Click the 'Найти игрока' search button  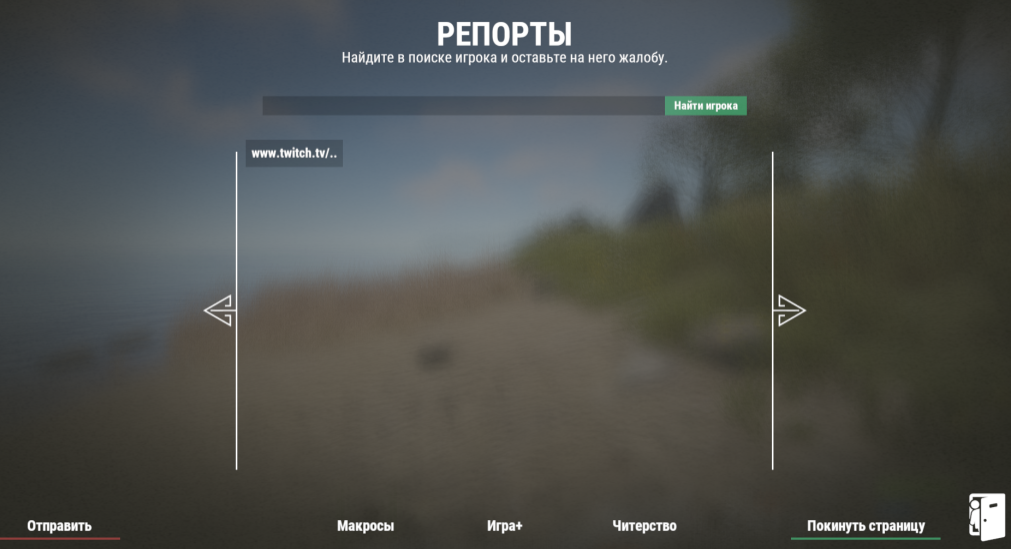tap(705, 106)
